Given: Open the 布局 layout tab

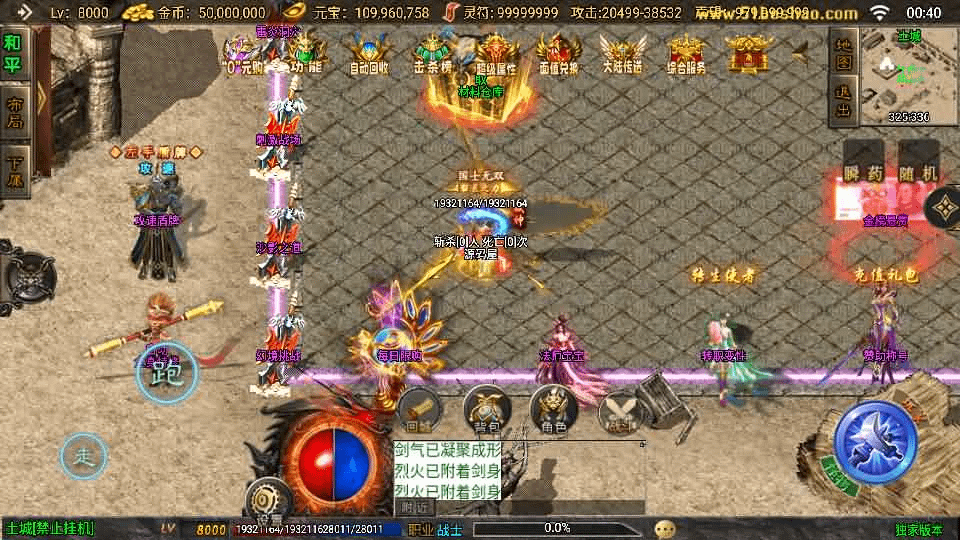Looking at the screenshot, I should click(14, 112).
